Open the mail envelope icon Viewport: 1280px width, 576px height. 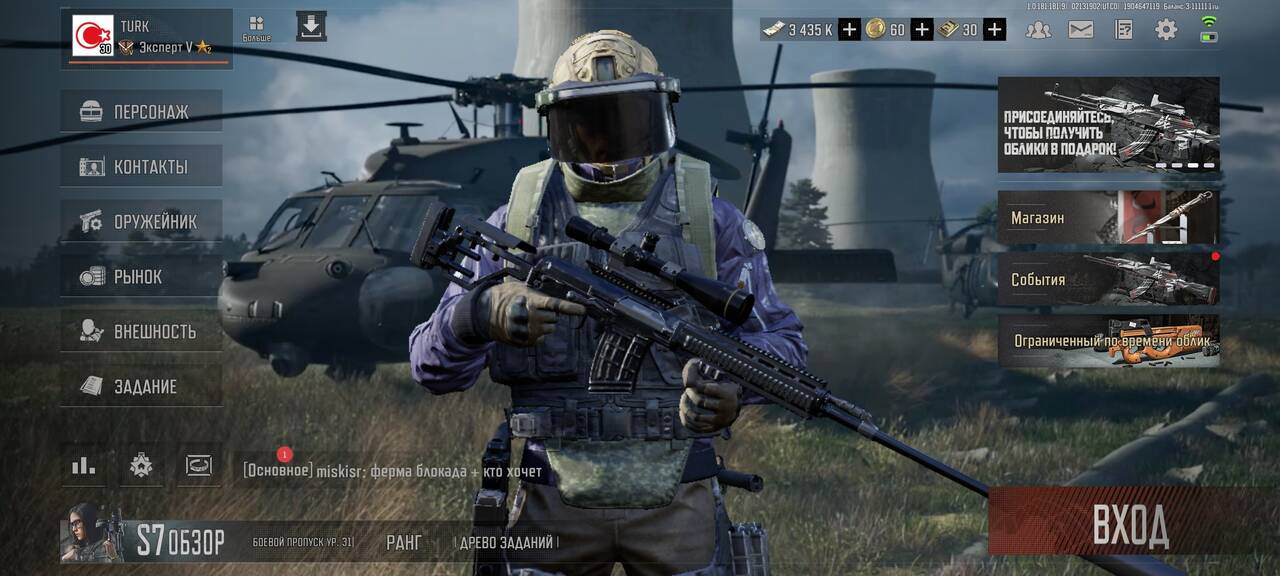[1081, 29]
